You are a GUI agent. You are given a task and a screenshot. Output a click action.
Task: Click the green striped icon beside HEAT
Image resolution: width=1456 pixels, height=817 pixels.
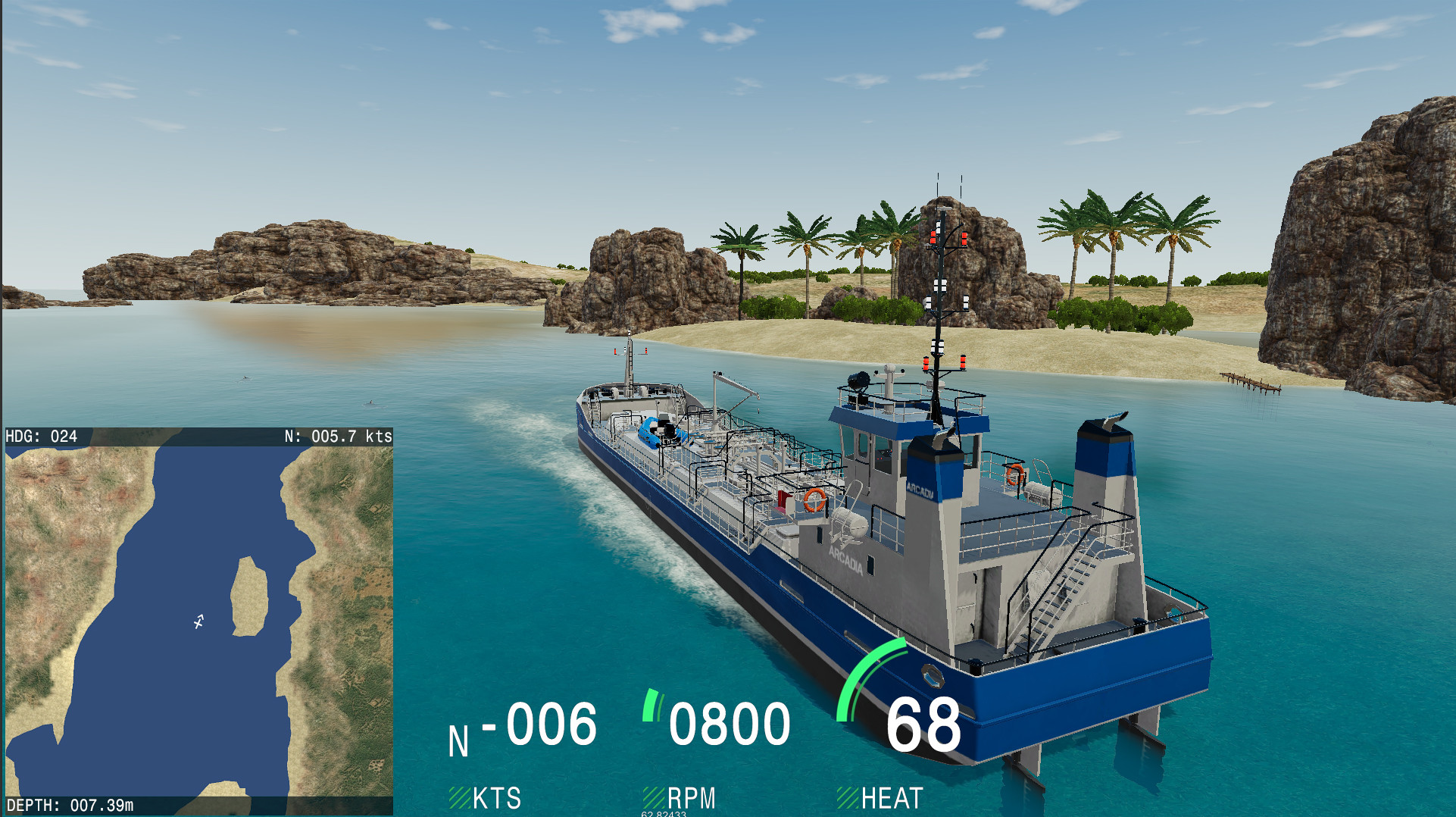[847, 797]
